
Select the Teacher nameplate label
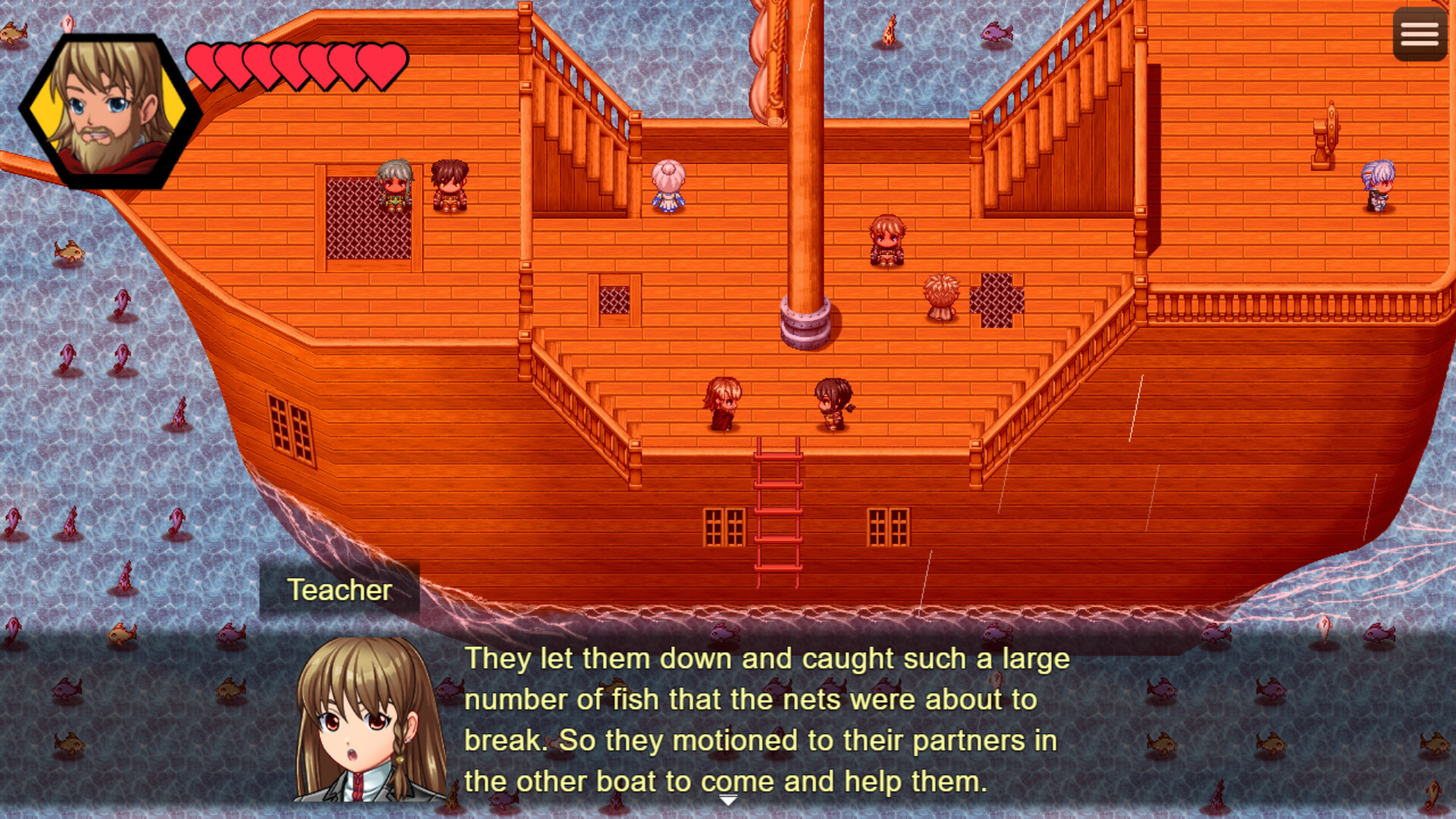(x=340, y=591)
